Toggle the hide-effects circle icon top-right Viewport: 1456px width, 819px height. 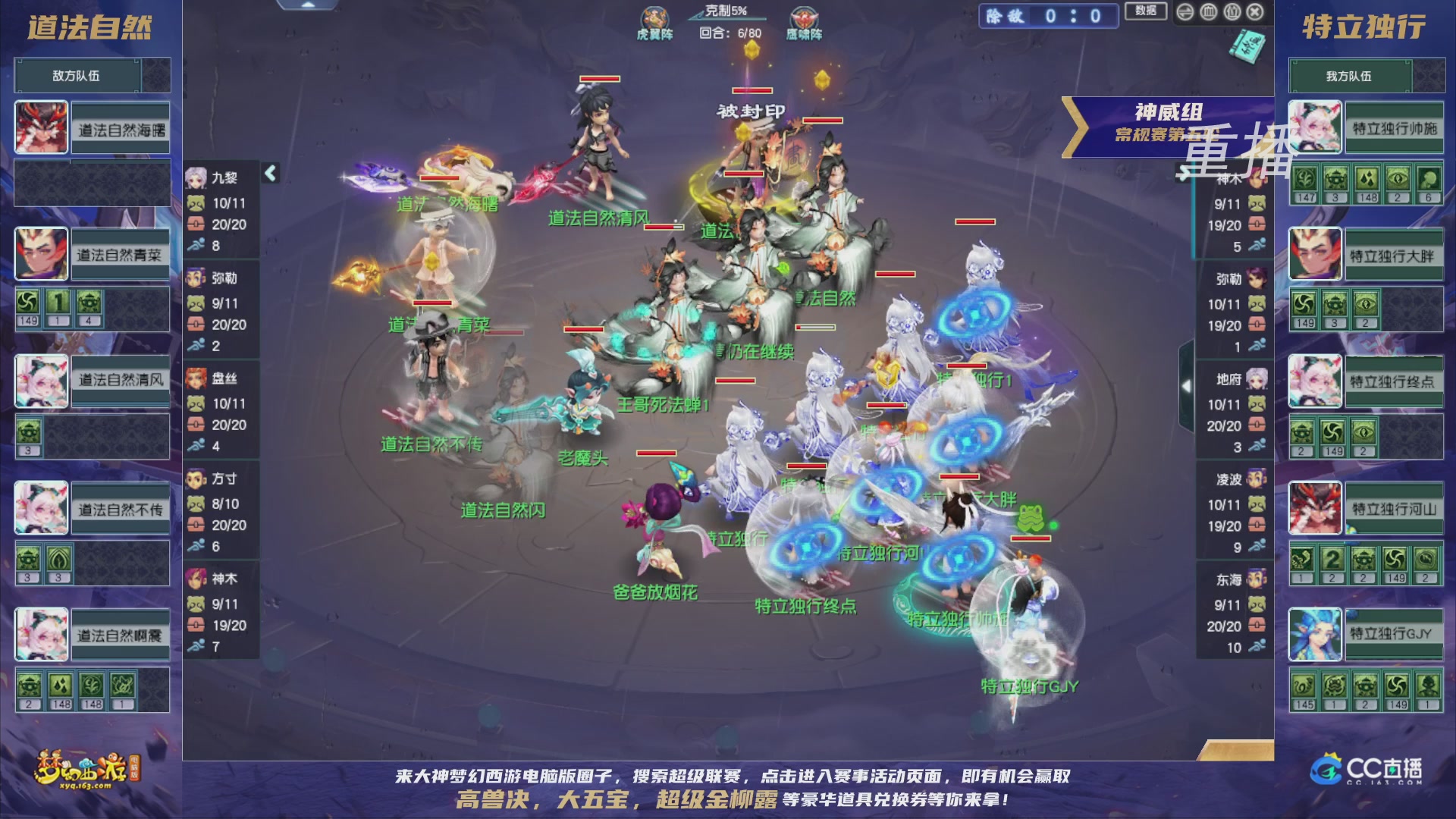coord(1208,11)
